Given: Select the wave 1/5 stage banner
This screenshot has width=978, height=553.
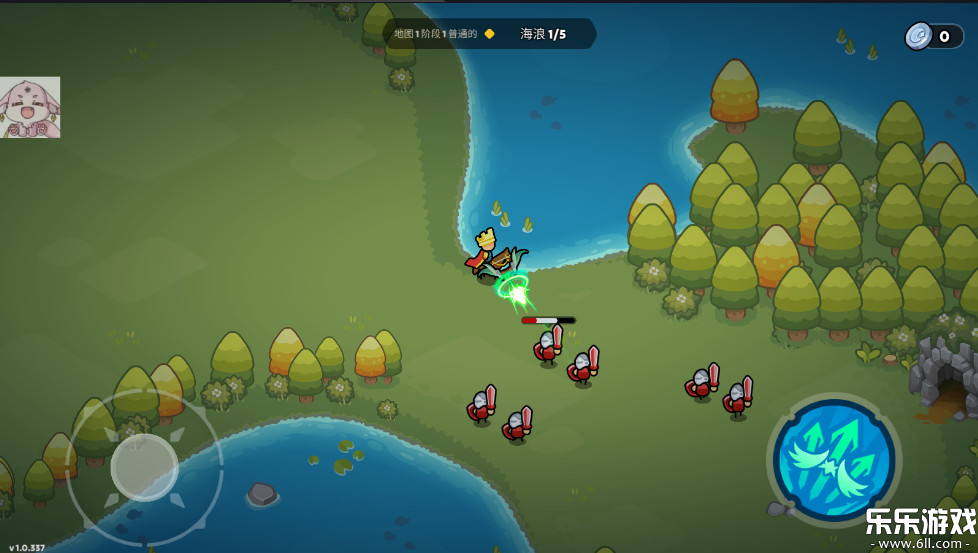Looking at the screenshot, I should [489, 34].
